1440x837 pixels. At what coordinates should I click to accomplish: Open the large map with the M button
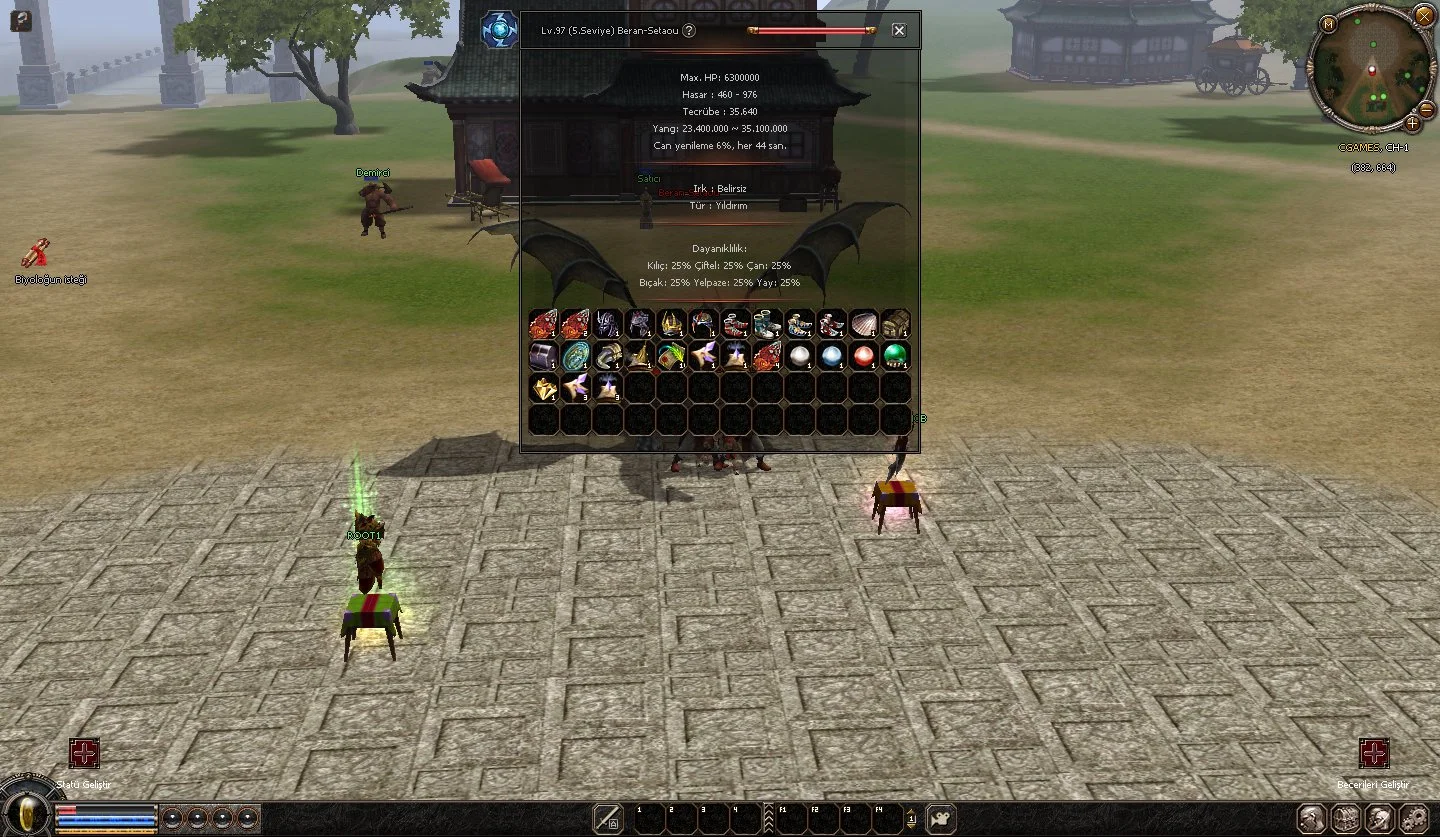(1329, 24)
